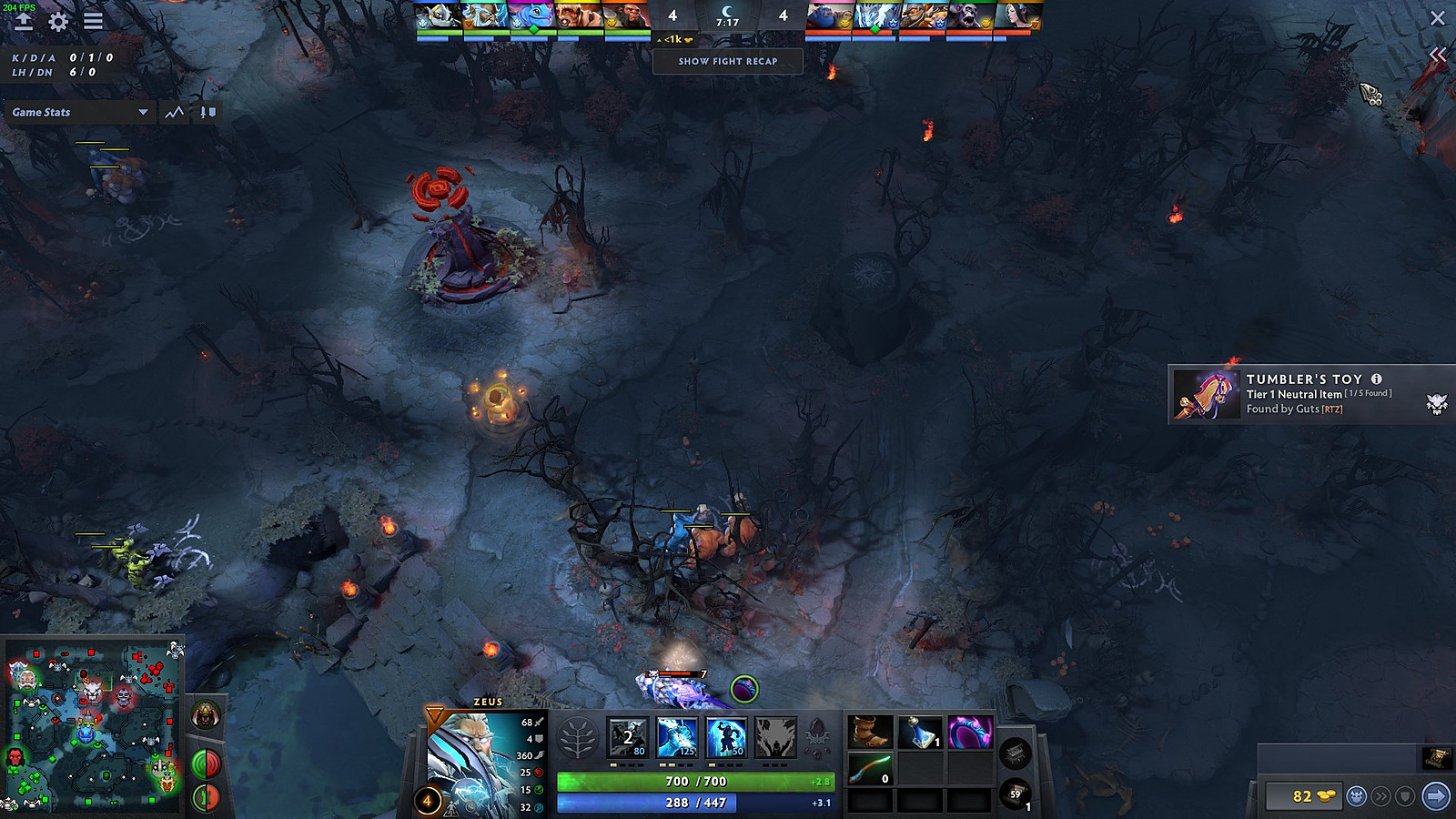Screen dimensions: 1456x819
Task: Select the magic wand item slot
Action: point(870,769)
